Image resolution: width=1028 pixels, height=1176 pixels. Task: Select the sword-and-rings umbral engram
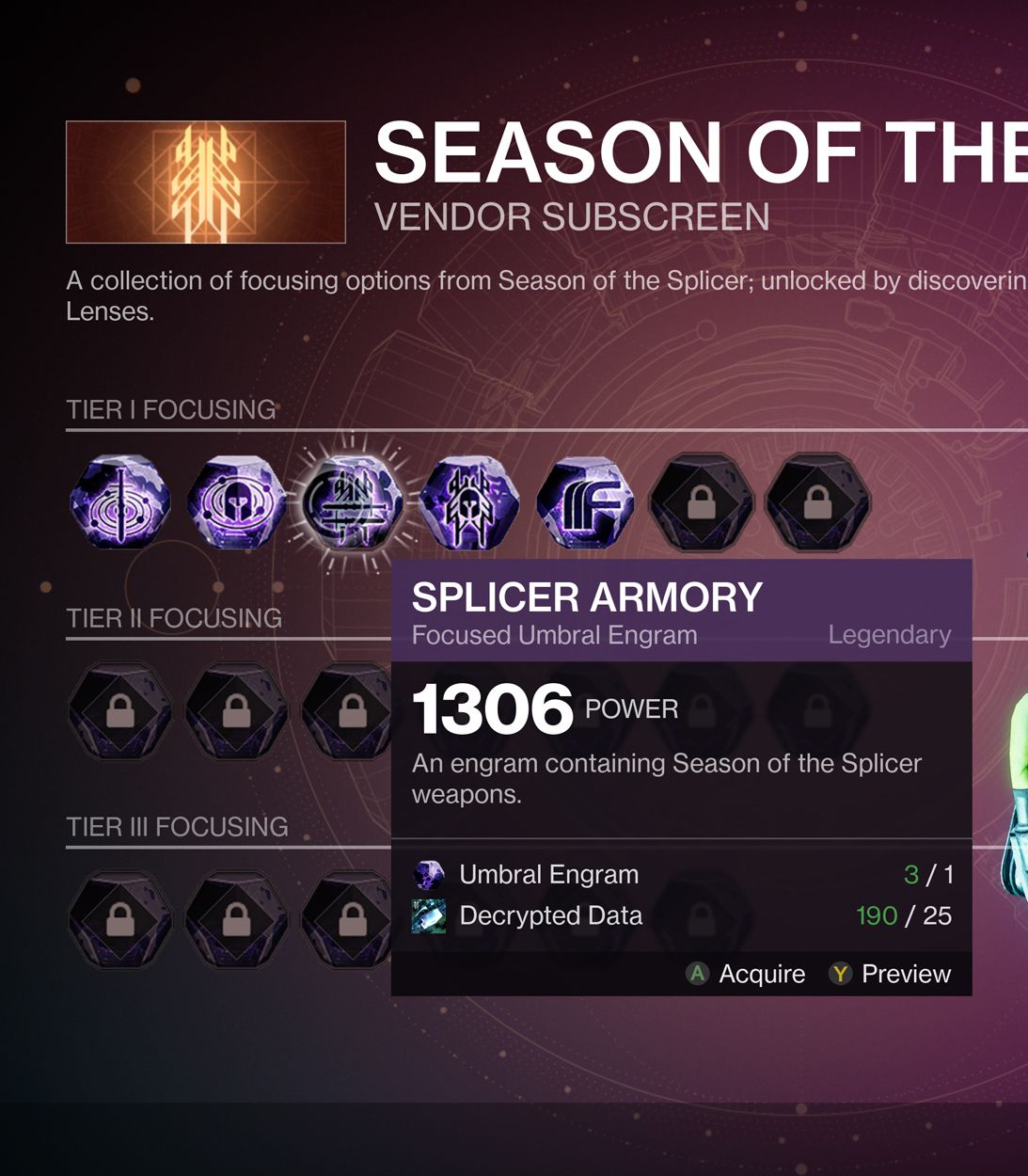pos(120,501)
